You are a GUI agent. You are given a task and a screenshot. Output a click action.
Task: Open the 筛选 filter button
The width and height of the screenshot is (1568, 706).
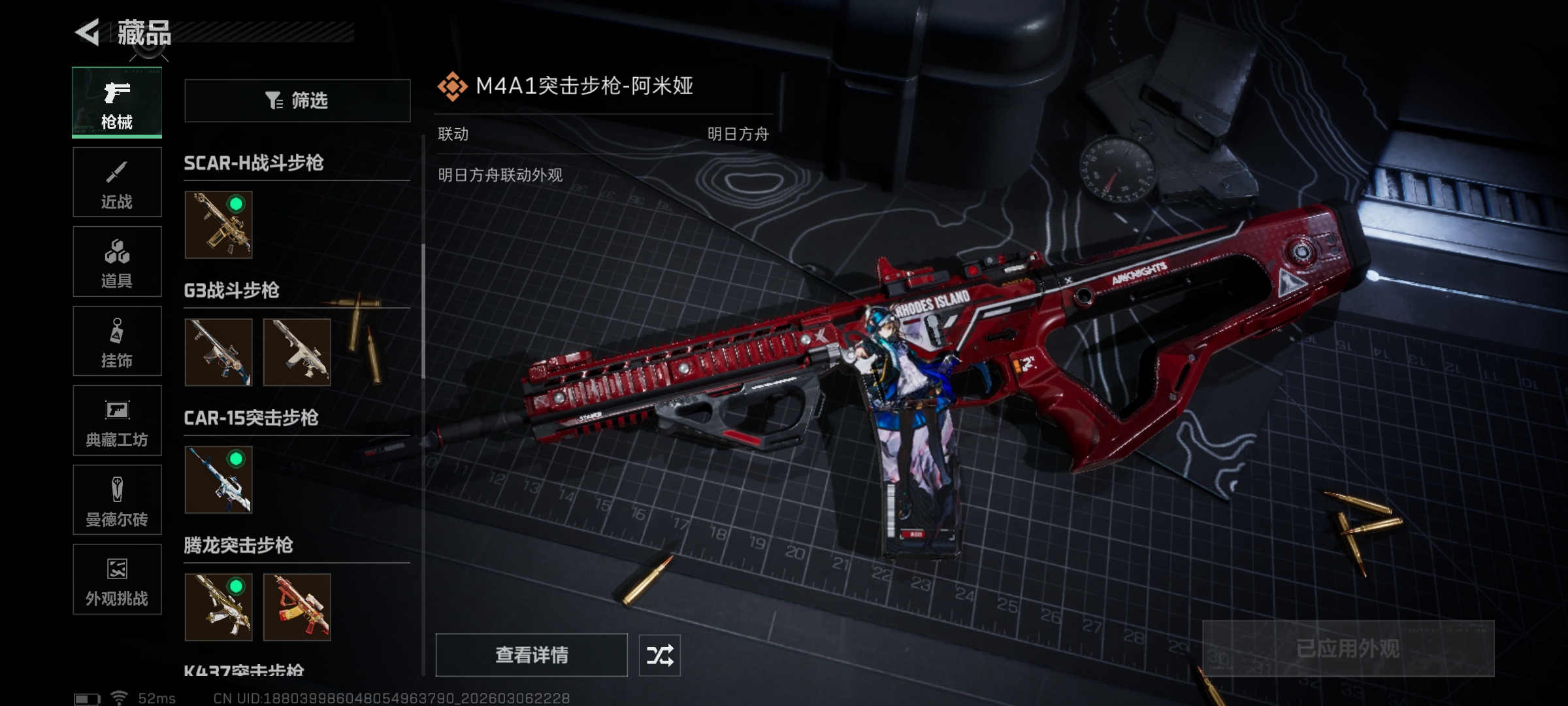tap(297, 101)
